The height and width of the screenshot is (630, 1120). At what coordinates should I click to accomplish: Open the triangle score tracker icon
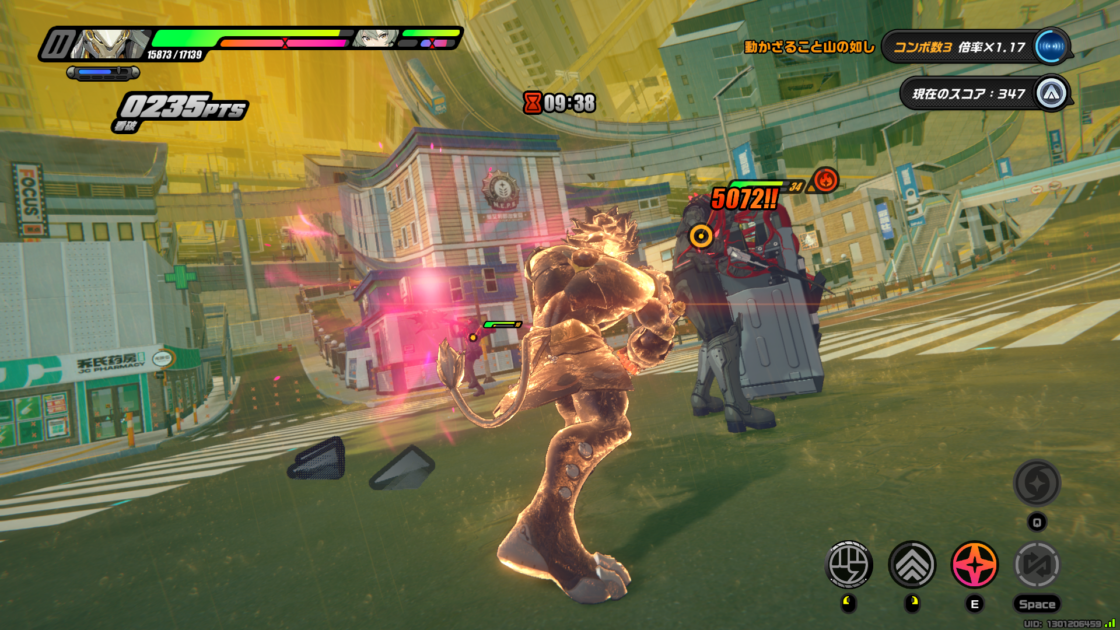coord(1049,94)
